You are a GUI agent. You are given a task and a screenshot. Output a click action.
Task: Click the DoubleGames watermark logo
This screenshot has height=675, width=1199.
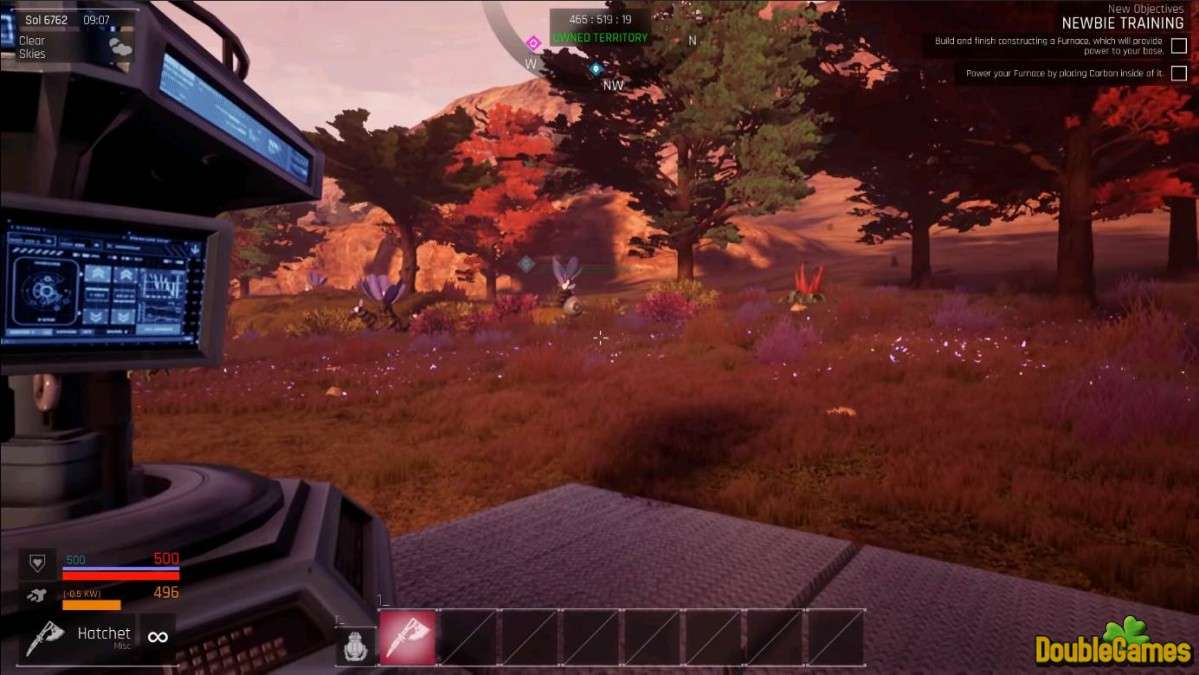[1112, 643]
